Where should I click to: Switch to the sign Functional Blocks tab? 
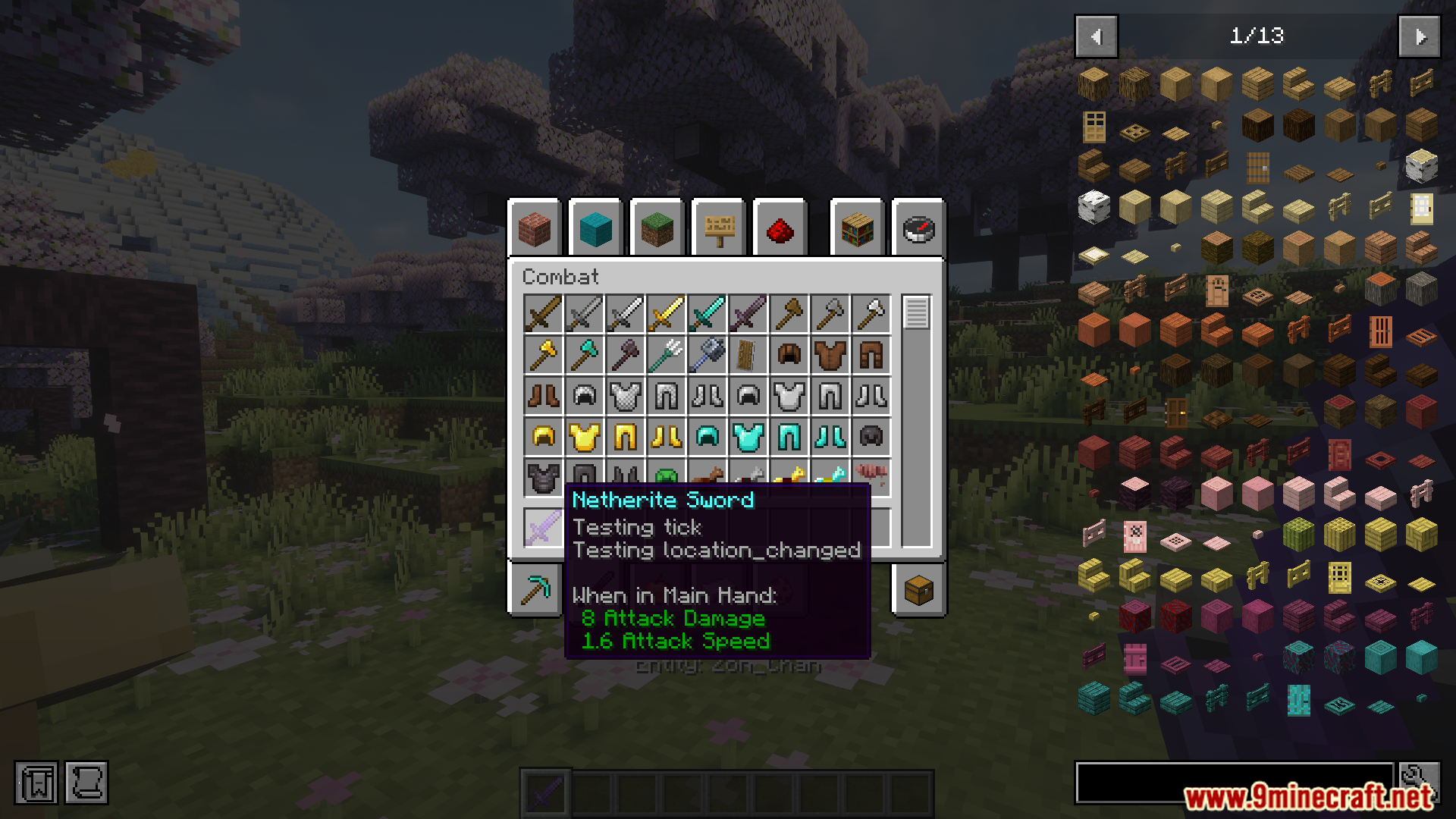pyautogui.click(x=719, y=228)
